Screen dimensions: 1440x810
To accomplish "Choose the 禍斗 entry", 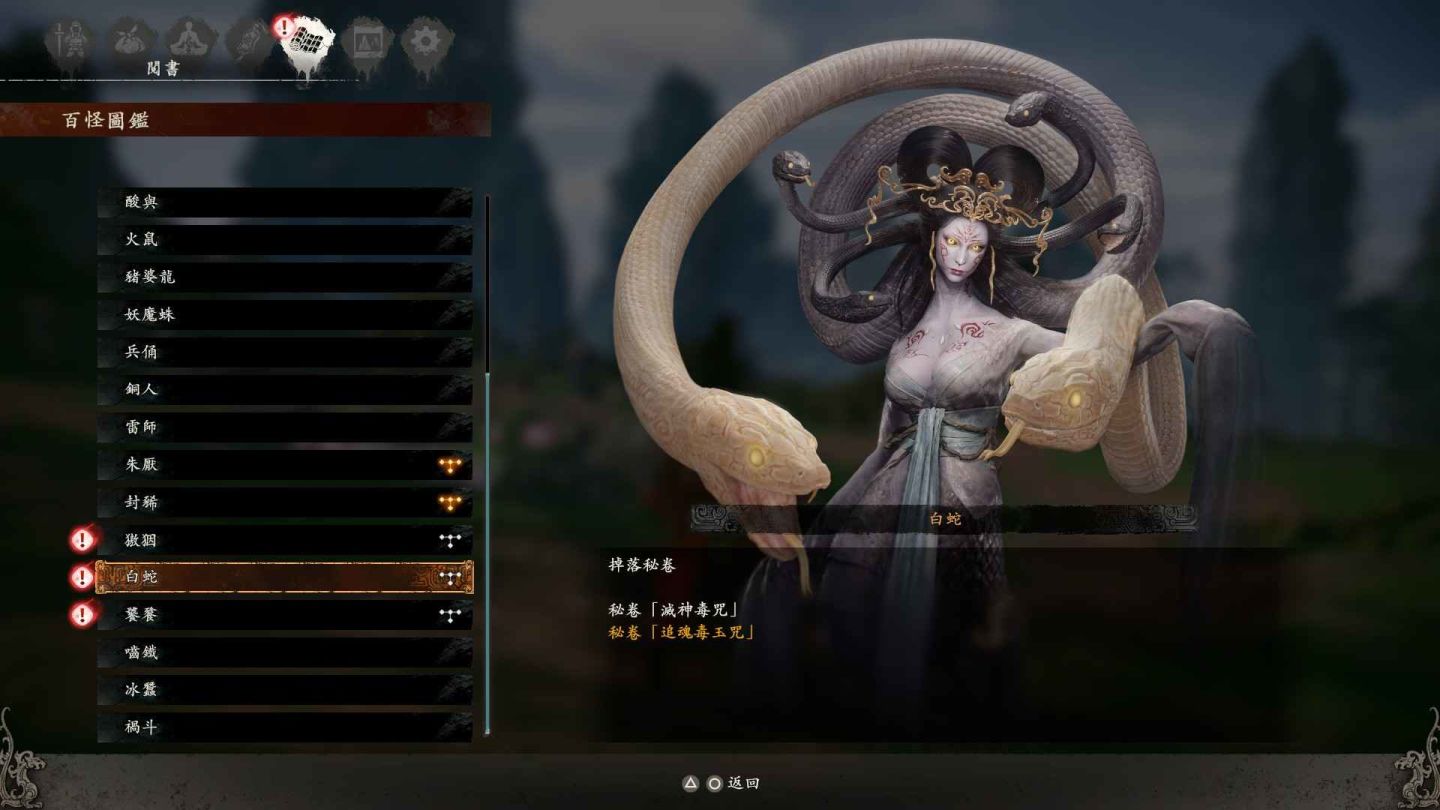I will (x=285, y=727).
